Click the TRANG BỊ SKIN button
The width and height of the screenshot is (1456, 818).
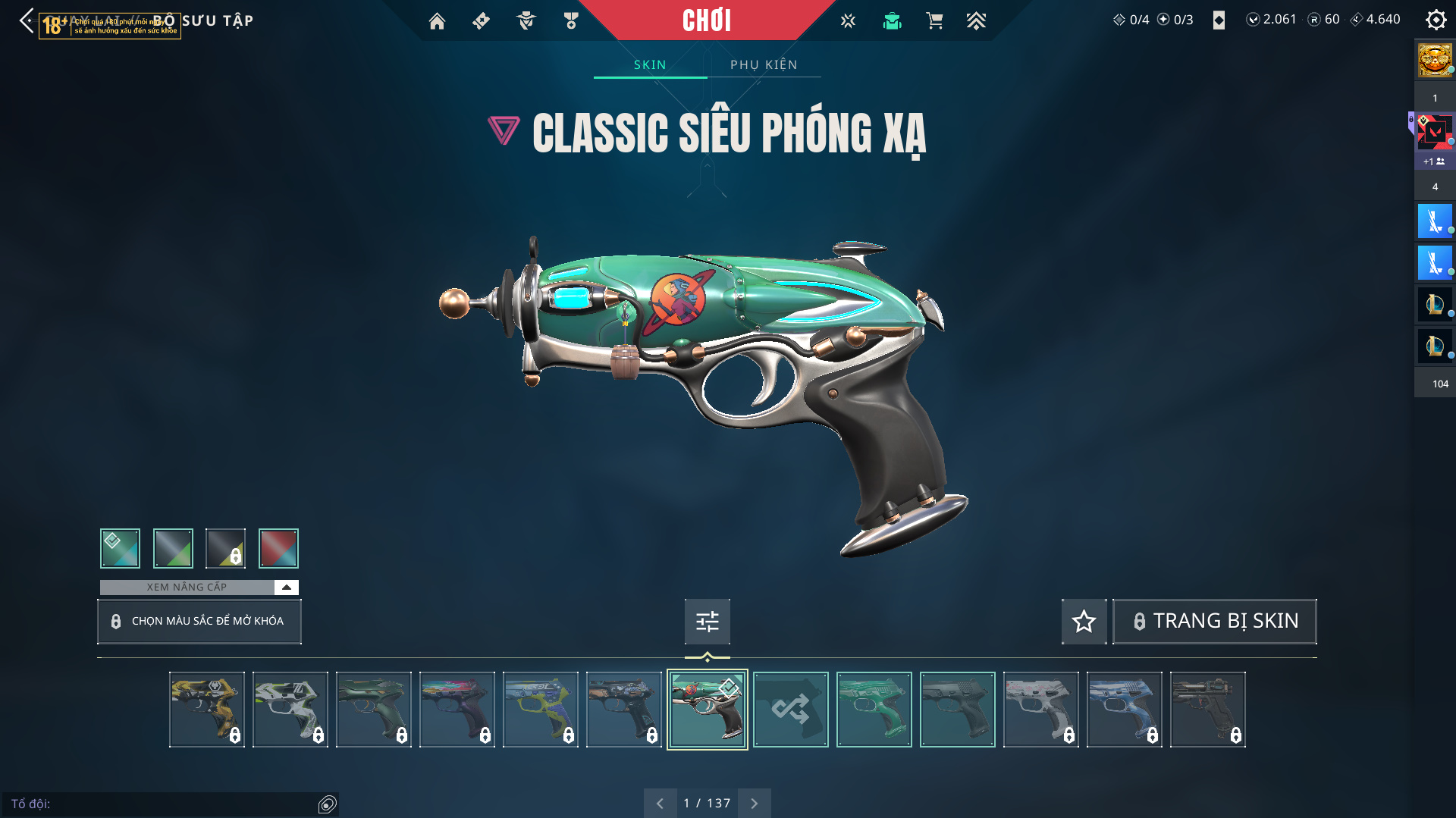[1215, 622]
